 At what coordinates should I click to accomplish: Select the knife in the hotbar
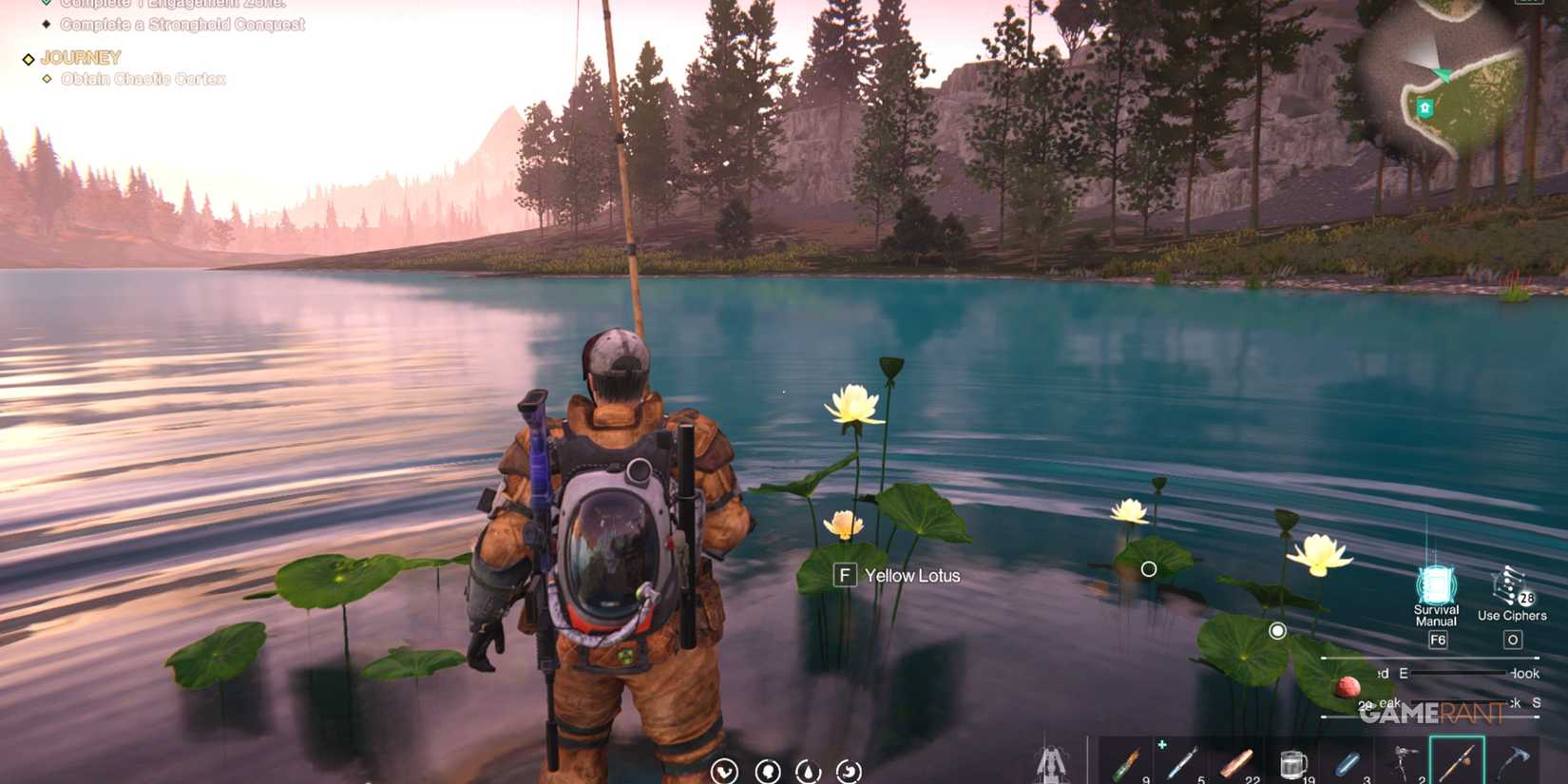[1185, 760]
